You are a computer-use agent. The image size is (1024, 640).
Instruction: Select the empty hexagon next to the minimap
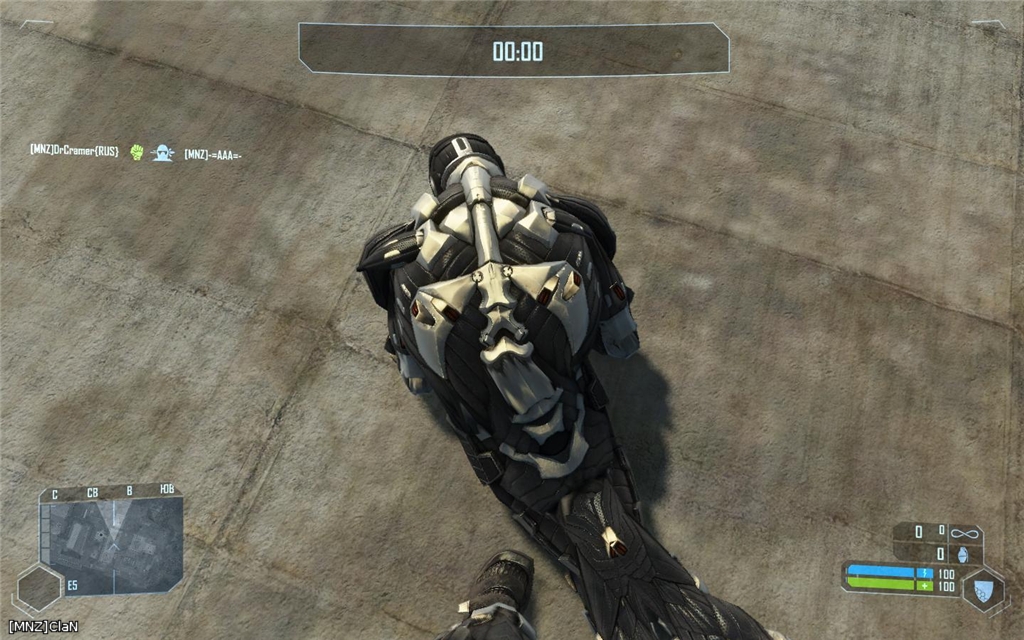39,588
